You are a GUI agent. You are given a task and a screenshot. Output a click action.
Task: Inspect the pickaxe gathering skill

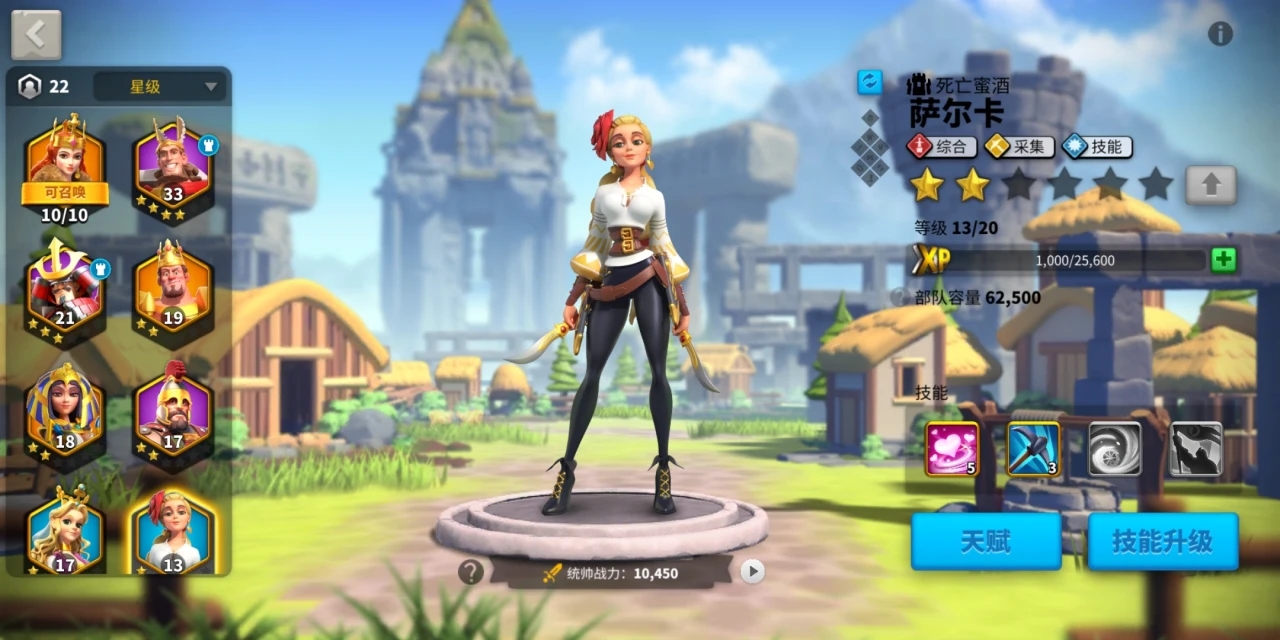[x=1034, y=449]
